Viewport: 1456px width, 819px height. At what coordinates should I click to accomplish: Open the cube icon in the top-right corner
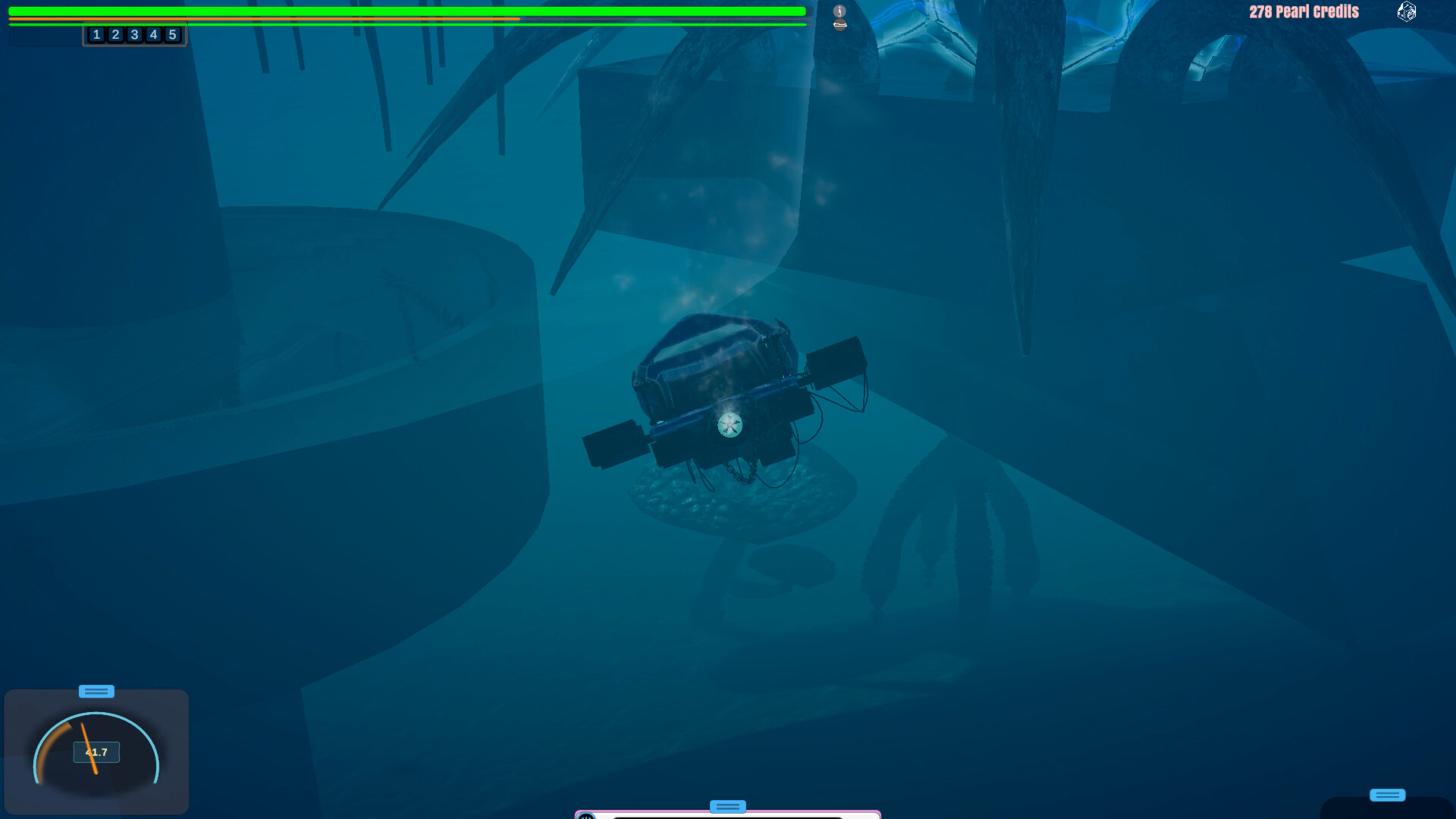click(x=1408, y=12)
